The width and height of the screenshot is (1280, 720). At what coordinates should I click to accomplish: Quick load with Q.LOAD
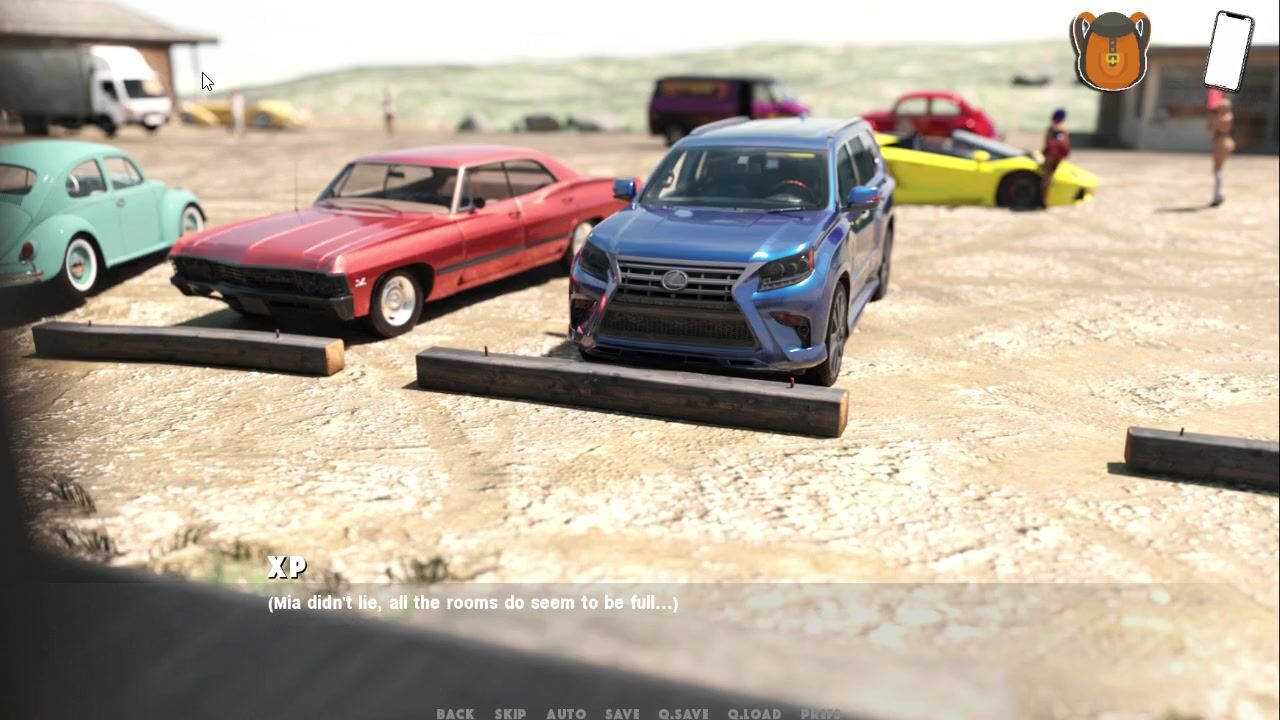click(754, 713)
